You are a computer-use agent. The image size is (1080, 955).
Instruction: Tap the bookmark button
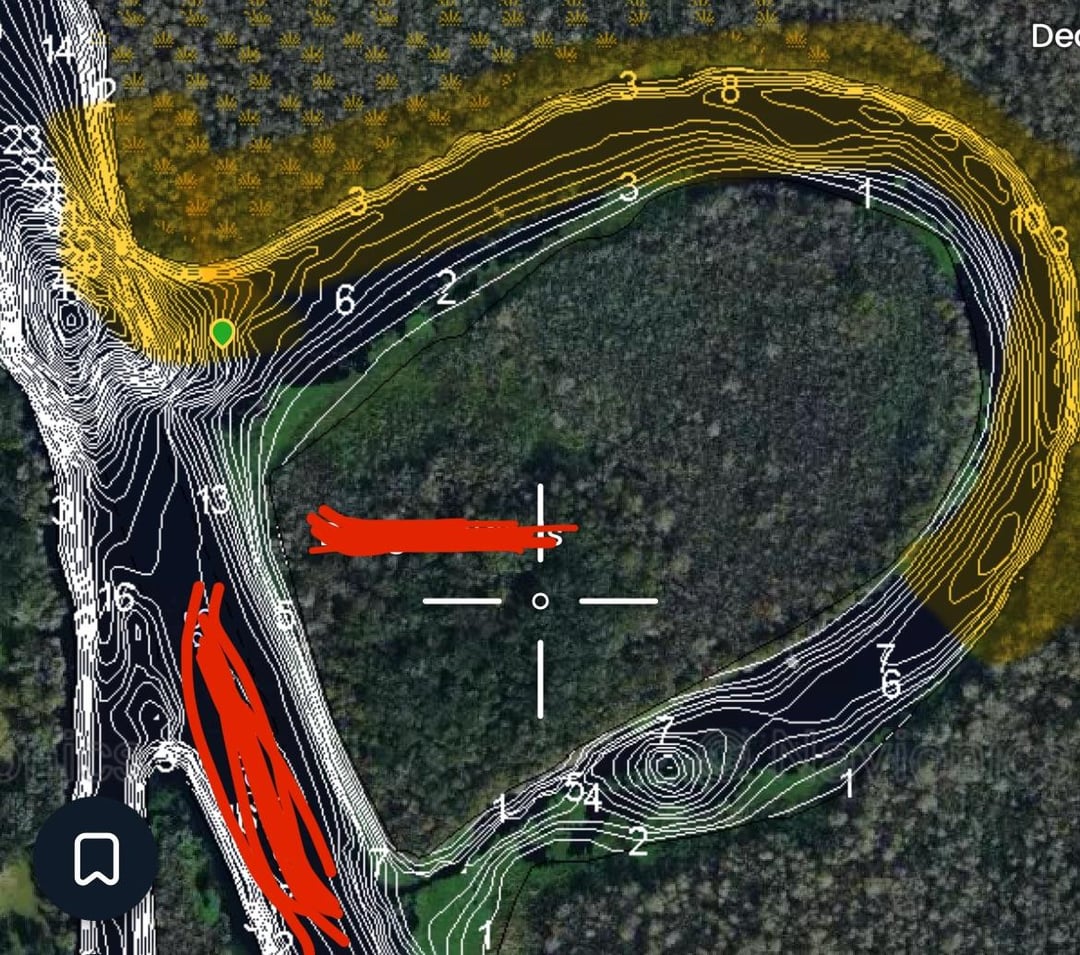point(96,858)
